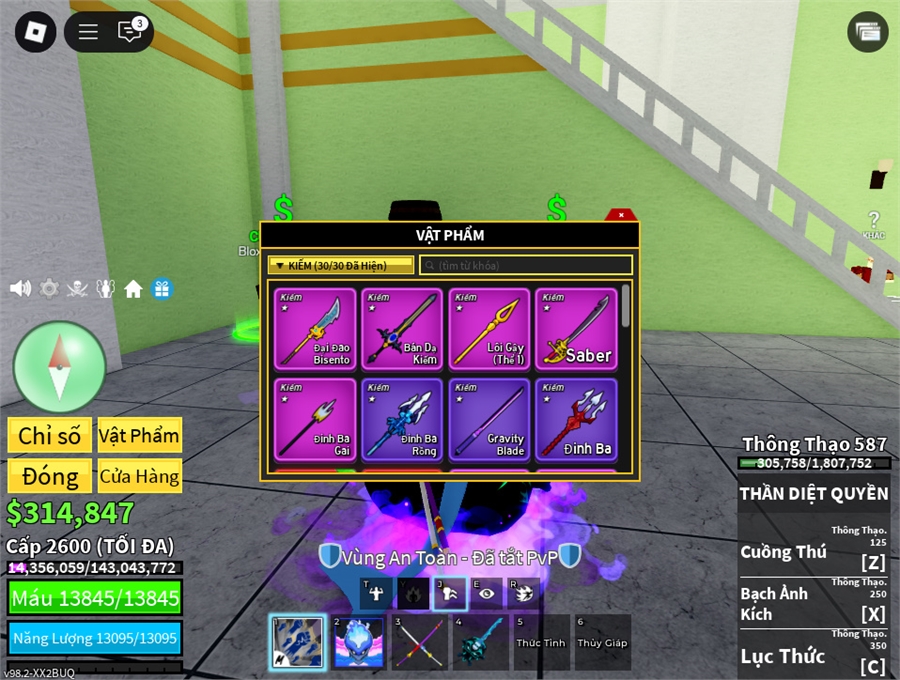
Task: Toggle the sound speaker icon
Action: click(20, 289)
